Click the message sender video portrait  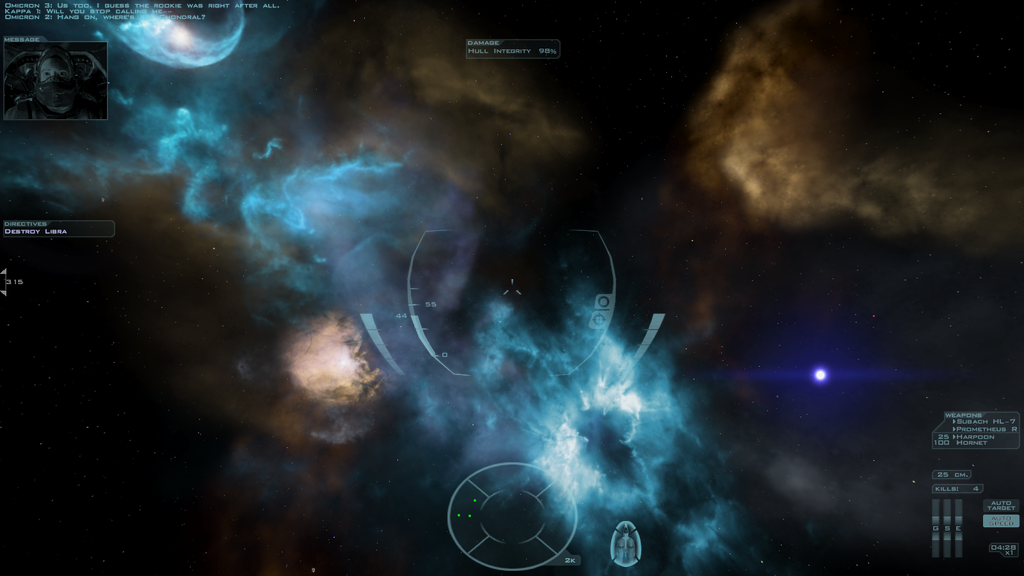pos(55,81)
